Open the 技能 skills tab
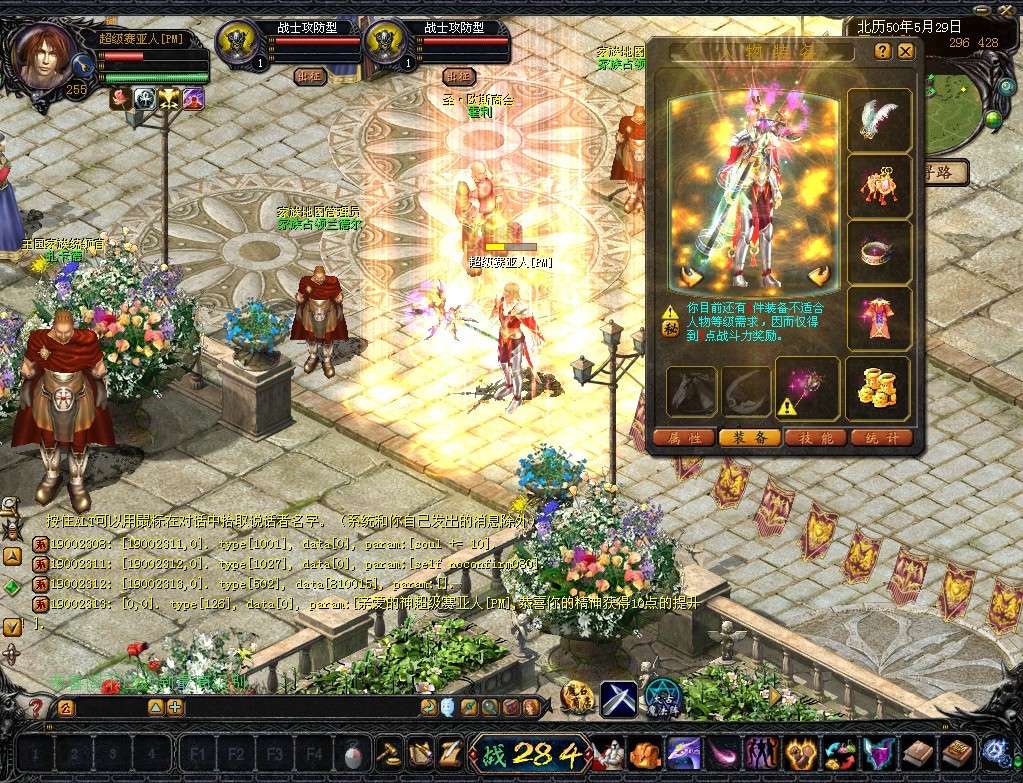The image size is (1023, 783). tap(815, 437)
